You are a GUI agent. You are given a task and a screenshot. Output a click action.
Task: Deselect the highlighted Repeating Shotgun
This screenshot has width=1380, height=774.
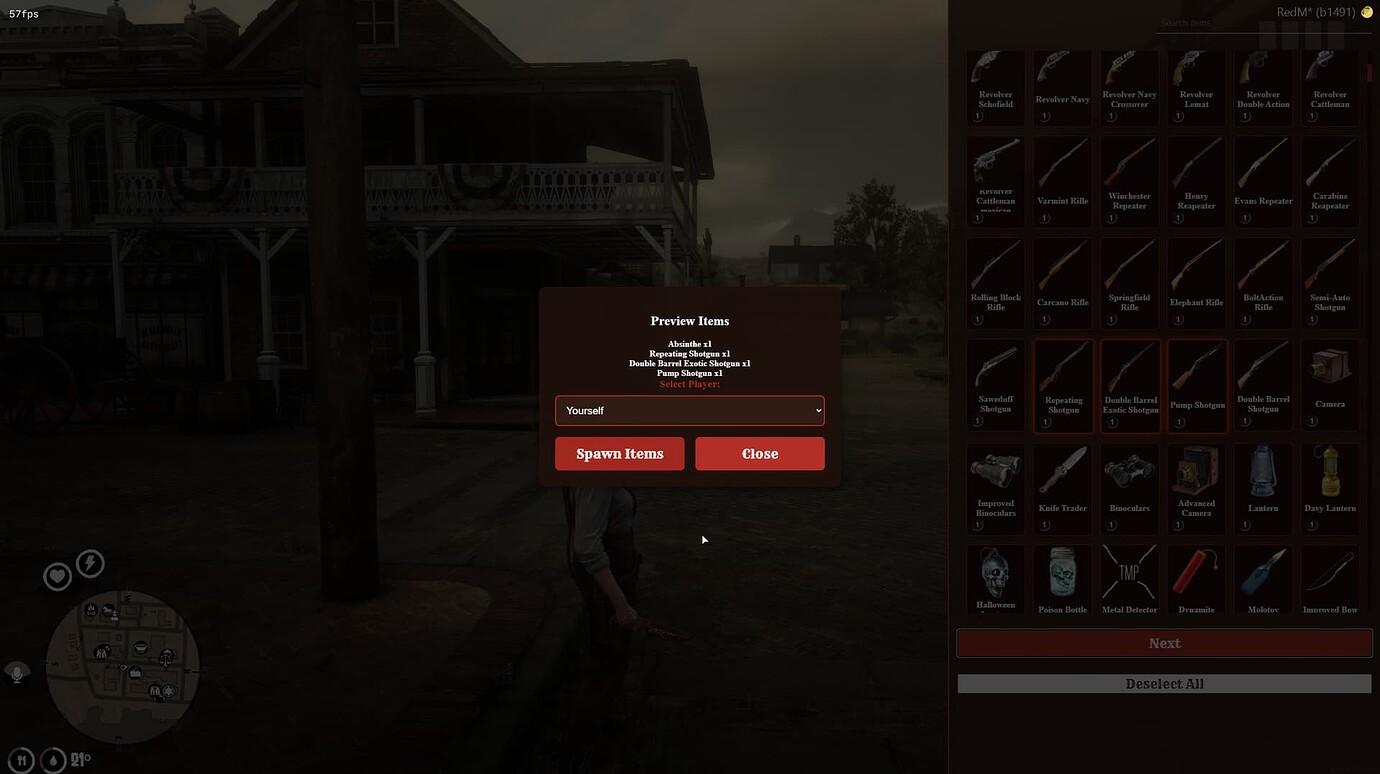[x=1062, y=380]
